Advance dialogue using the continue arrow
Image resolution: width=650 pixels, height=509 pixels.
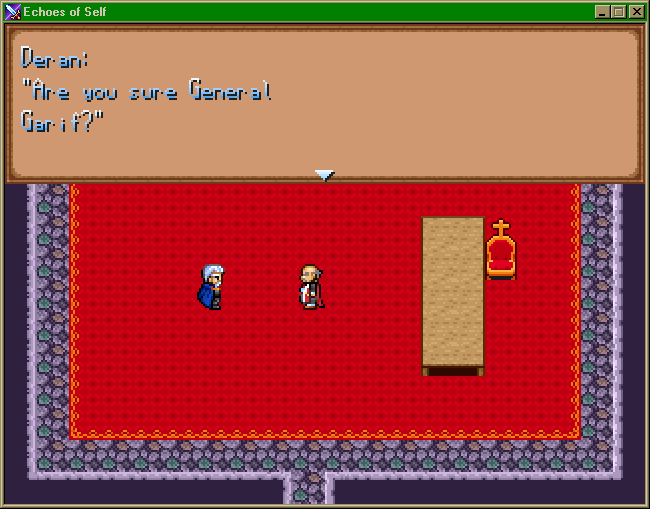(x=324, y=175)
